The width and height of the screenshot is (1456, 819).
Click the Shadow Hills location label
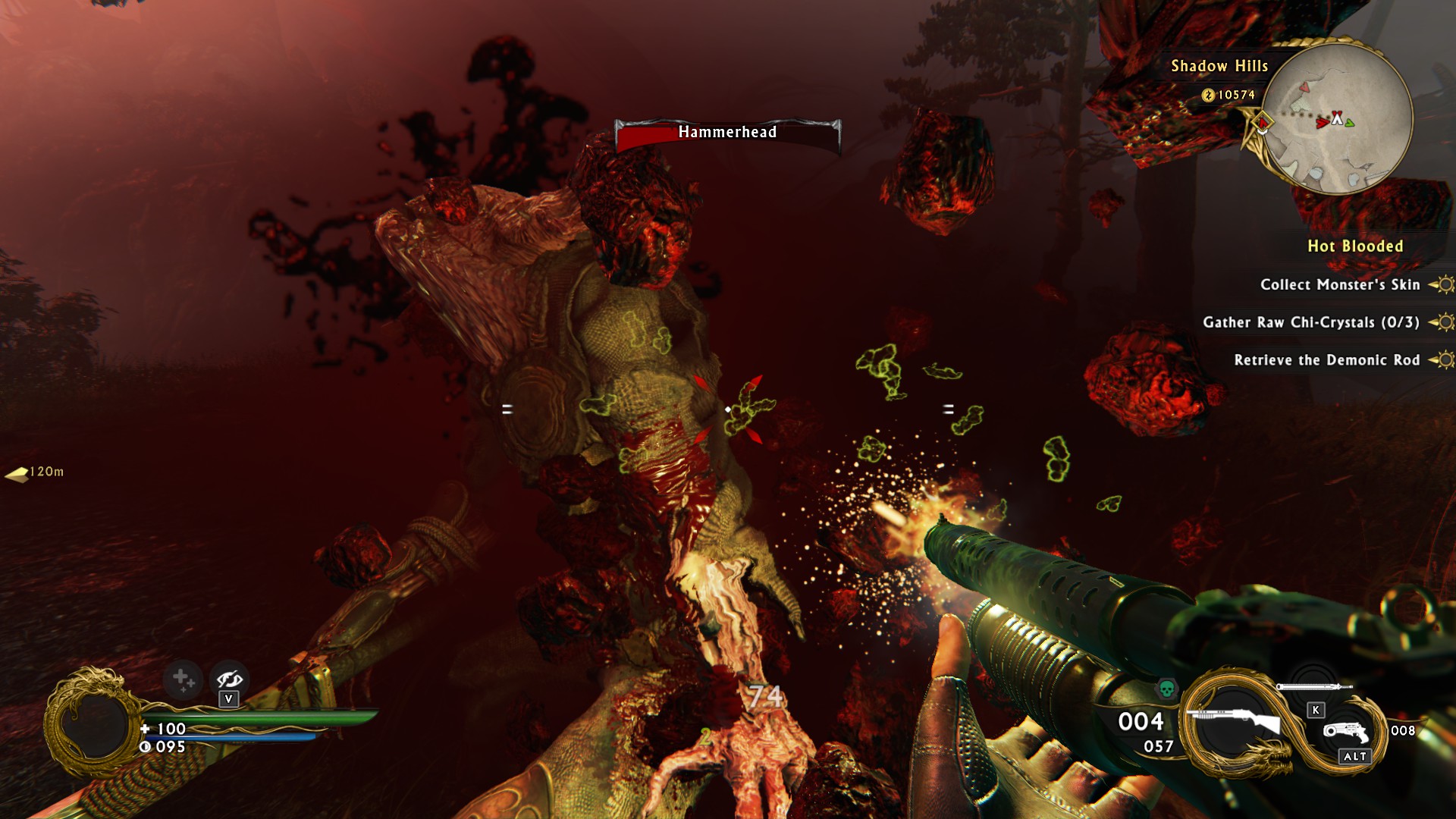[1219, 67]
